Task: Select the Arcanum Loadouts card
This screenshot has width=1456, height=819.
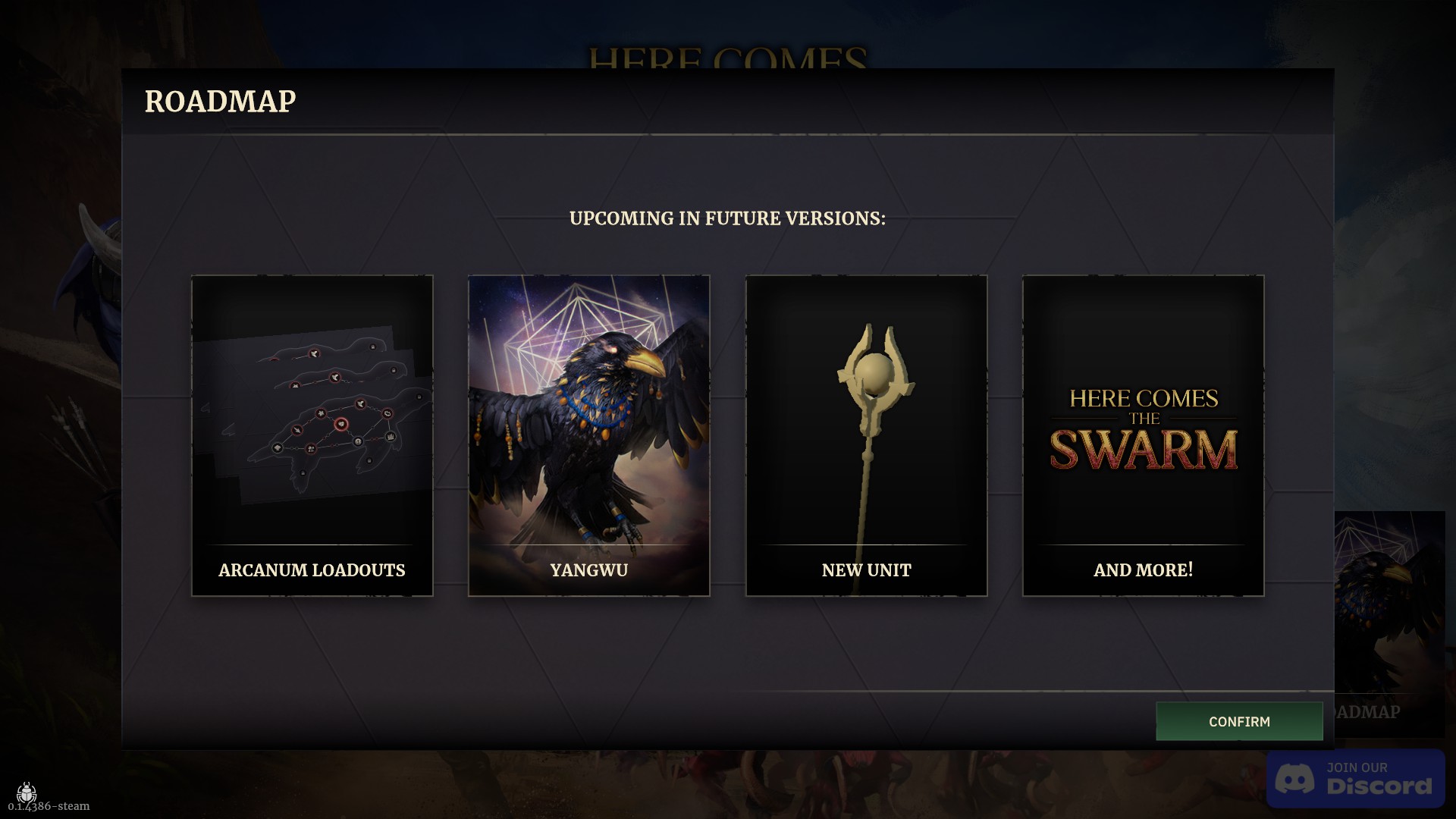Action: pos(312,435)
